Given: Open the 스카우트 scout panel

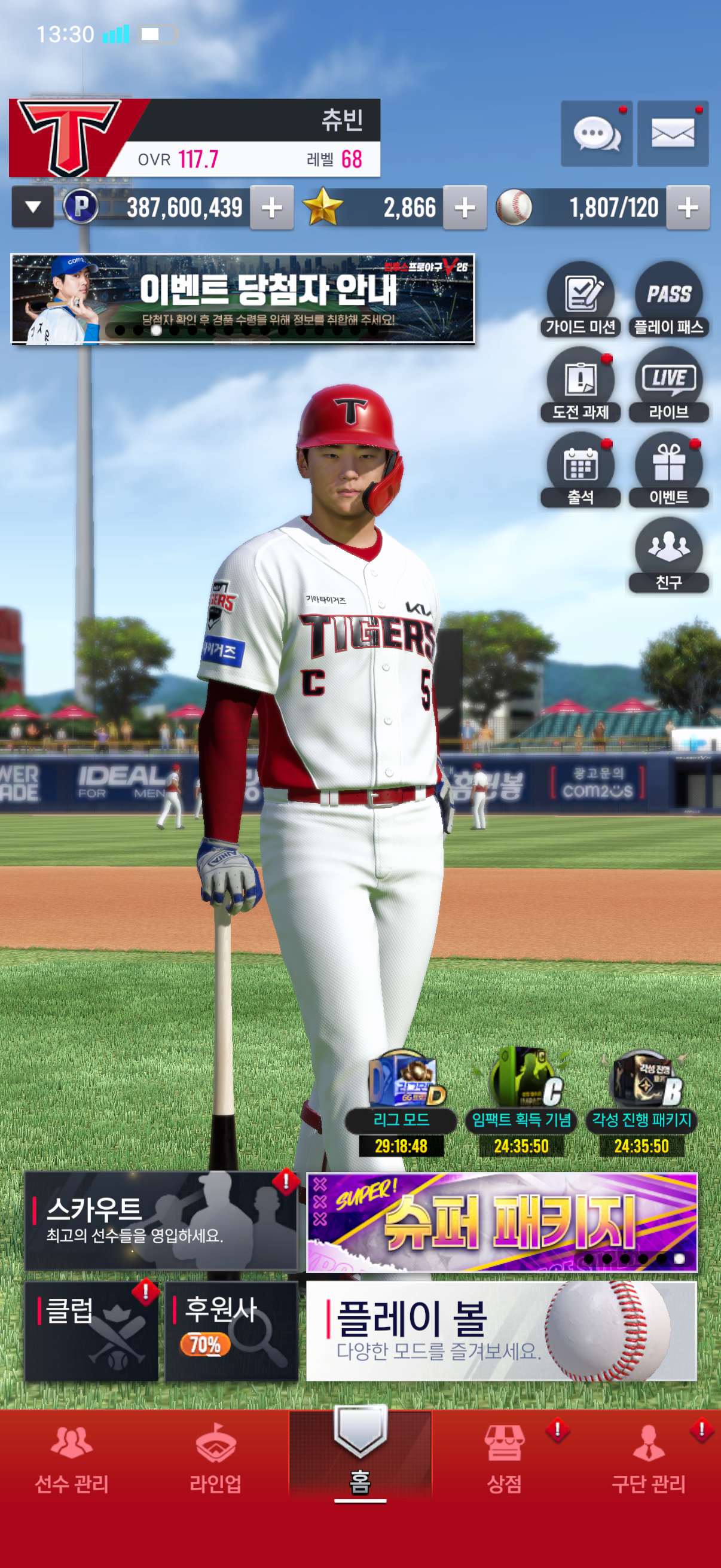Looking at the screenshot, I should click(x=161, y=1221).
